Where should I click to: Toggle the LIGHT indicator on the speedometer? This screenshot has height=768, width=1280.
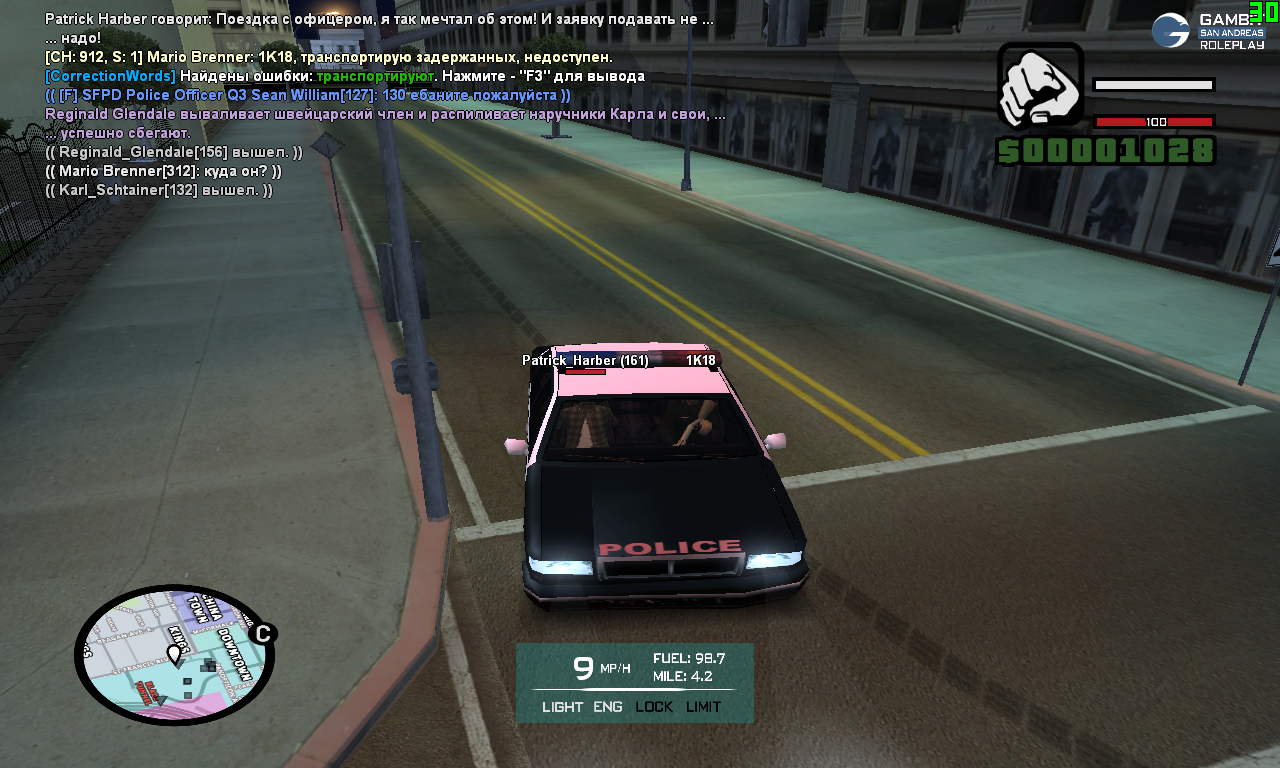pyautogui.click(x=562, y=707)
